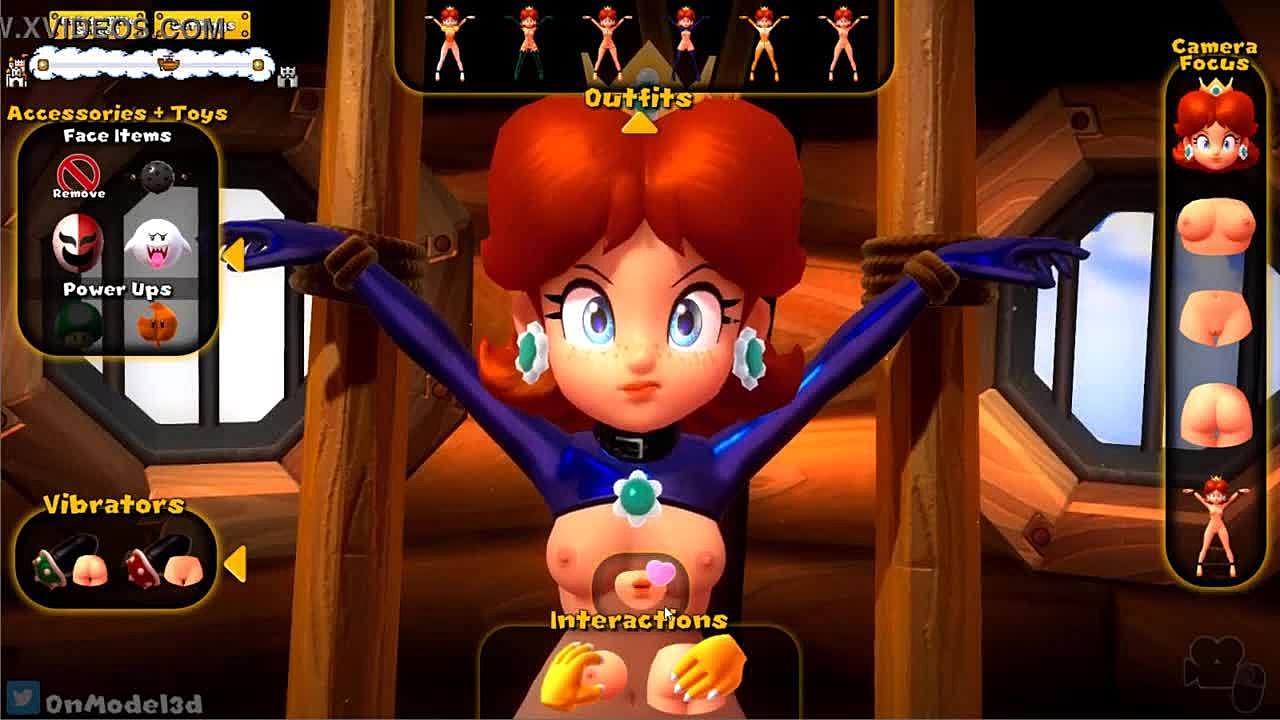Select the Shy Guy mask face item

tap(78, 243)
